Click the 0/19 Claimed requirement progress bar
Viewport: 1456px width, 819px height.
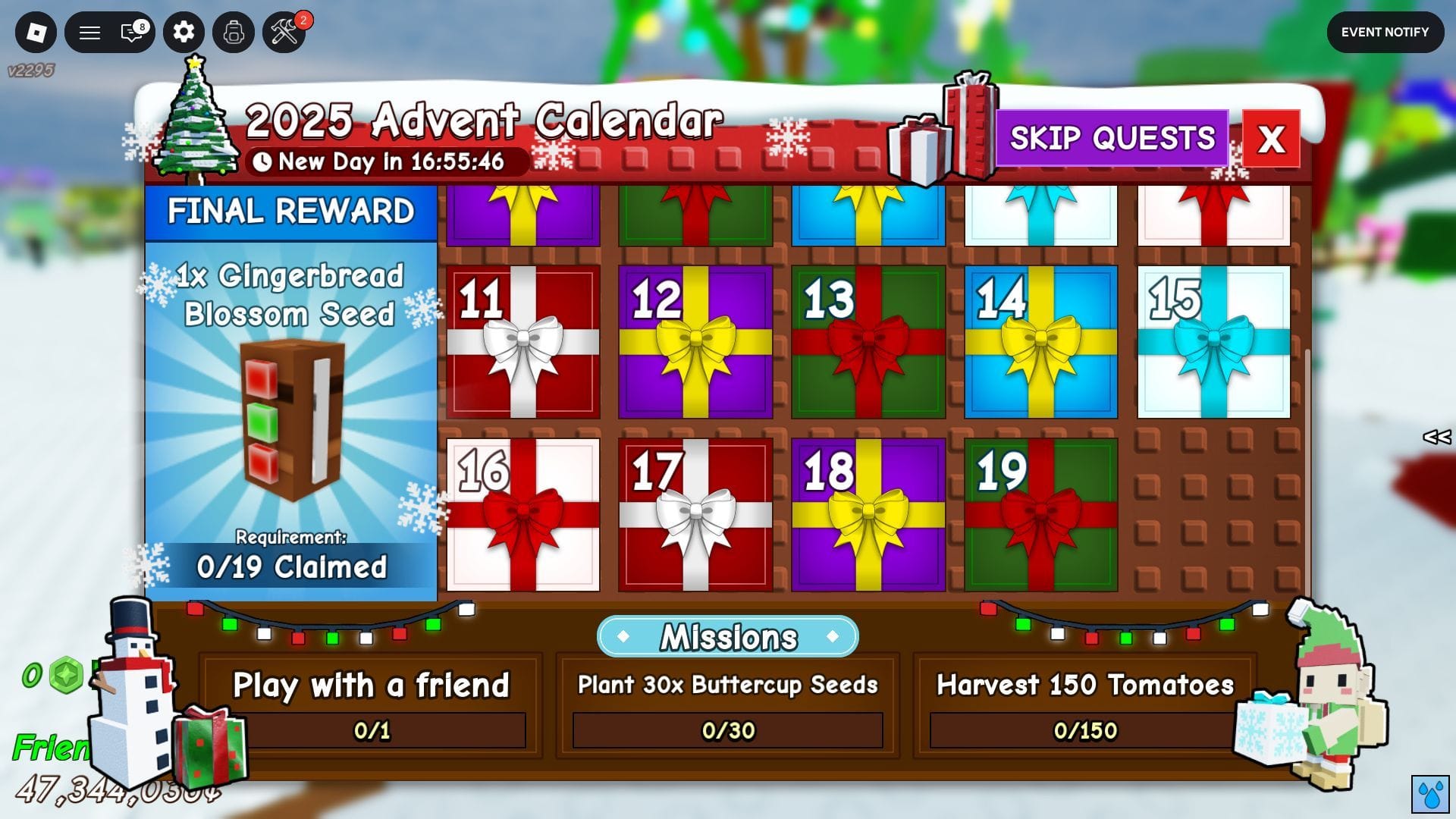[291, 566]
